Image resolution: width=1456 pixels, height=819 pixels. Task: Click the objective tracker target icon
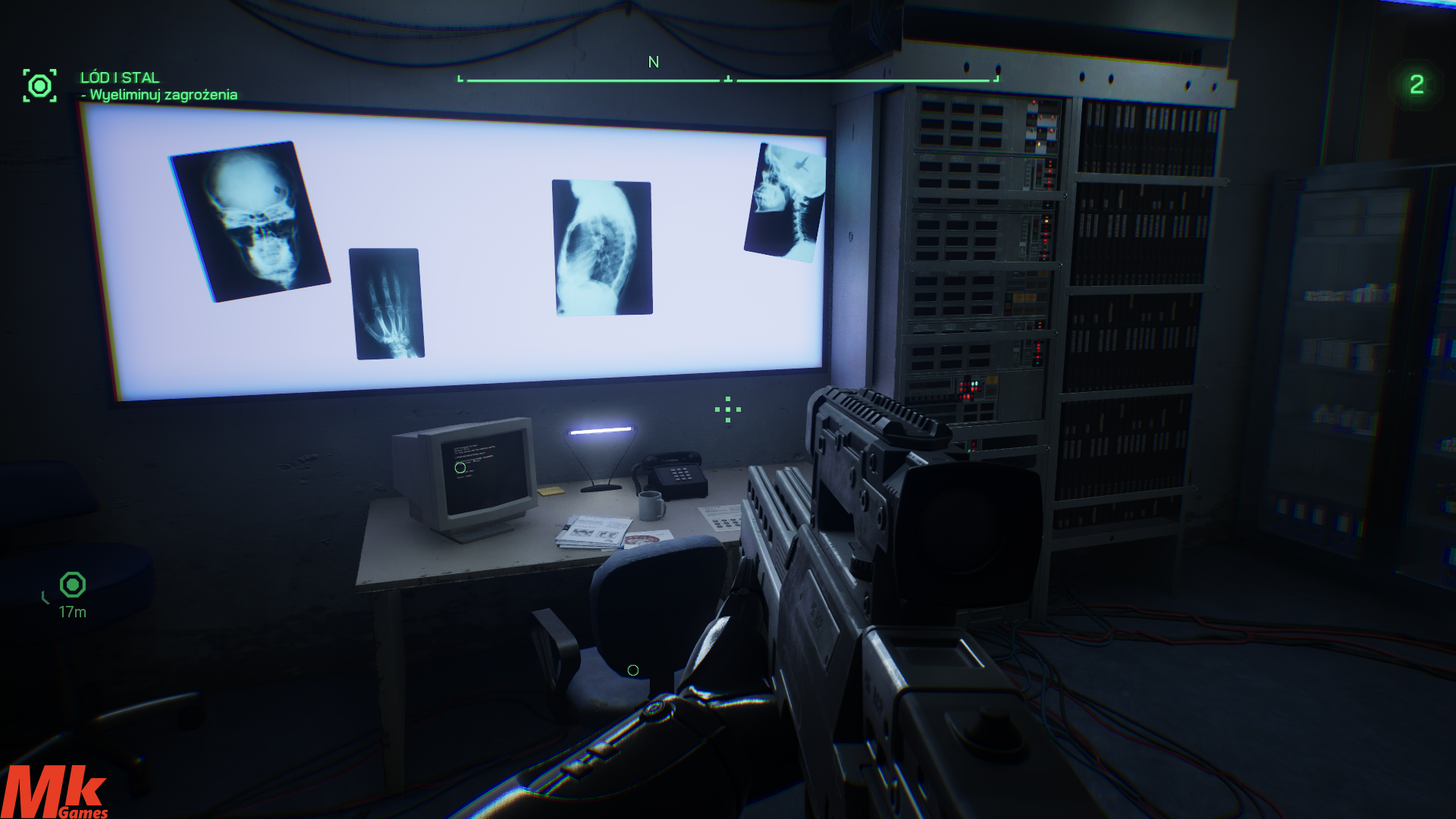click(39, 86)
